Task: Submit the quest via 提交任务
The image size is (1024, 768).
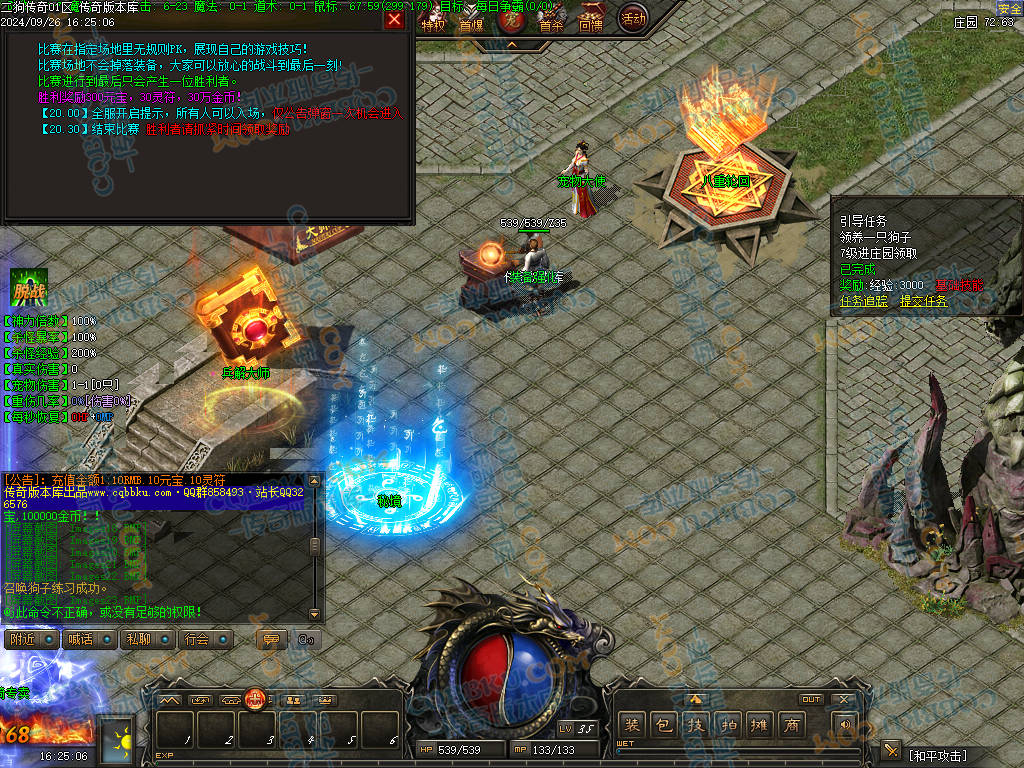Action: [923, 301]
